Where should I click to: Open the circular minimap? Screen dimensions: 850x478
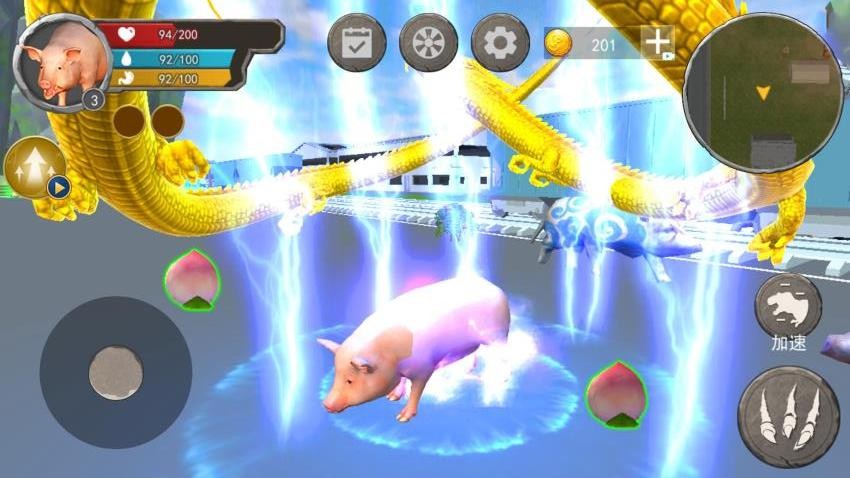click(763, 92)
